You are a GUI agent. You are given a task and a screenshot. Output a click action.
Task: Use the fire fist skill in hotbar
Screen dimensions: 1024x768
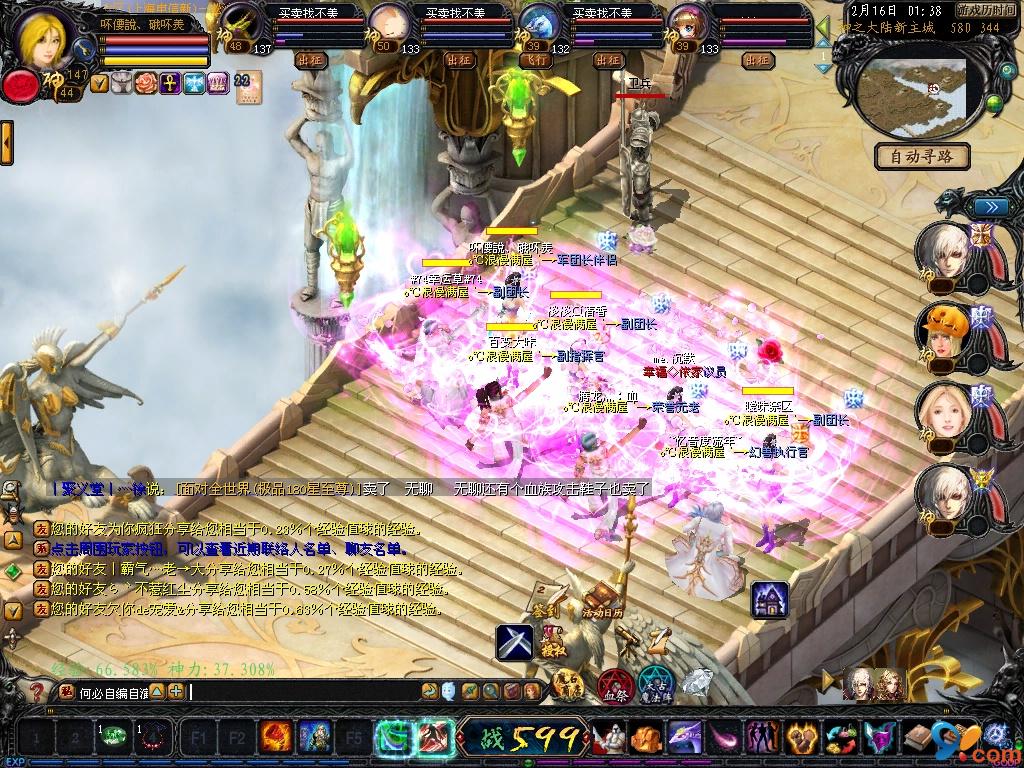275,739
